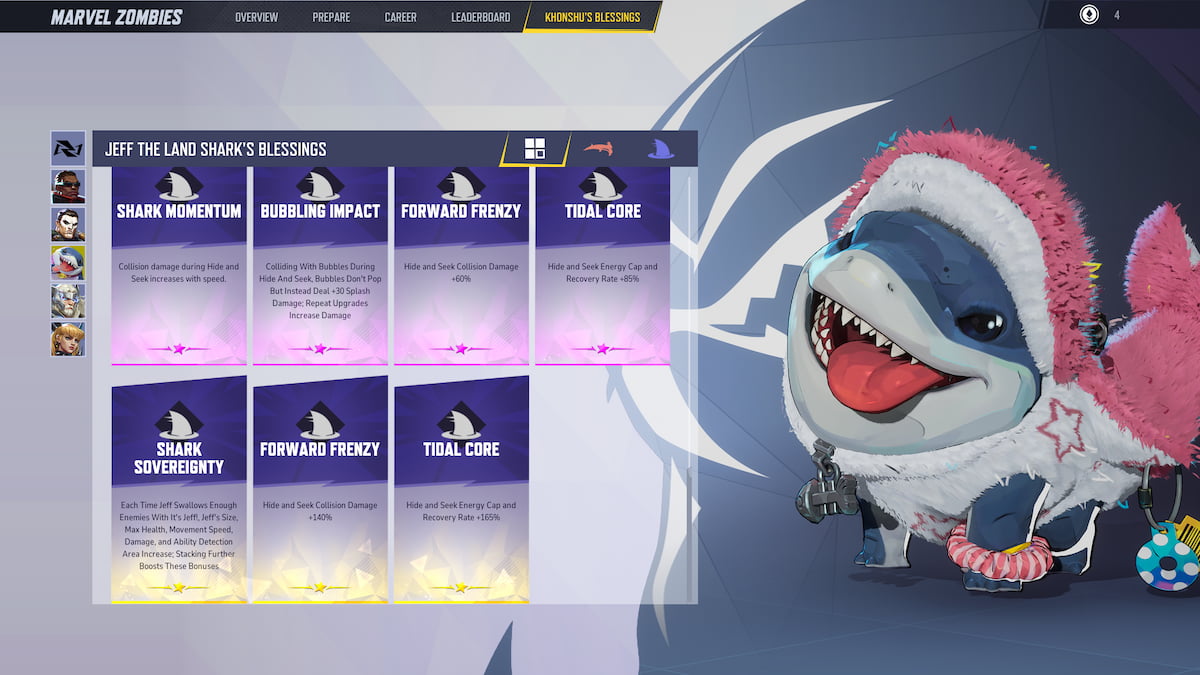Viewport: 1200px width, 675px height.
Task: Open the Overview tab
Action: point(256,17)
